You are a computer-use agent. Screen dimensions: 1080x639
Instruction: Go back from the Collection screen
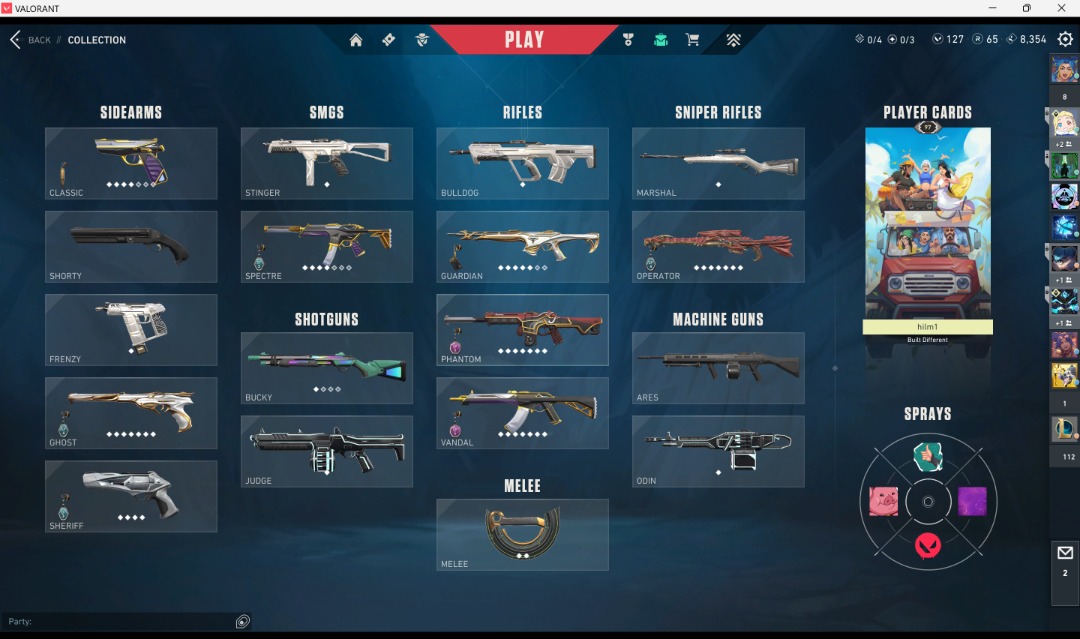pyautogui.click(x=29, y=40)
